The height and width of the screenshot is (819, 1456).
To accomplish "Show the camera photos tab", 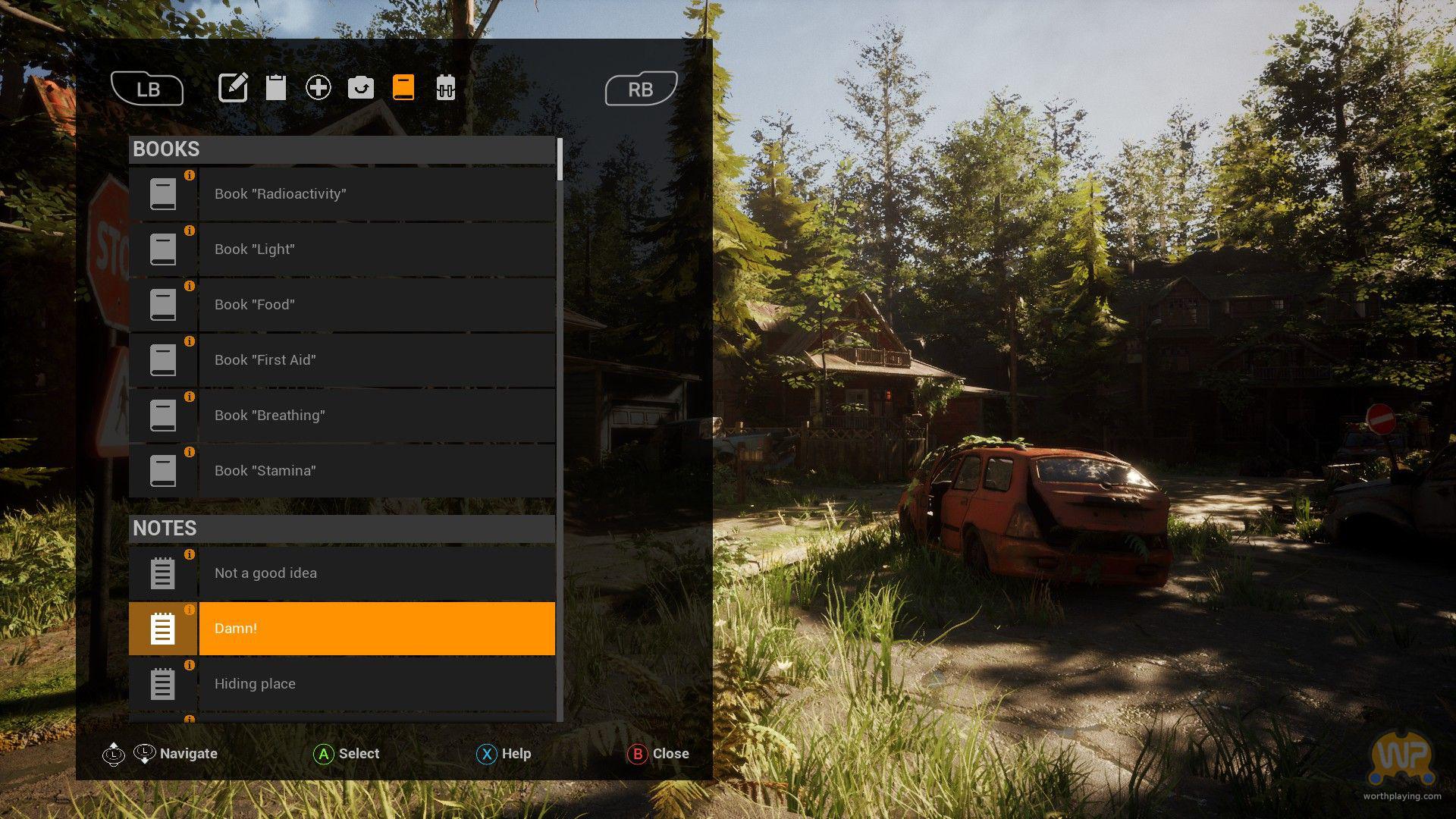I will click(361, 88).
